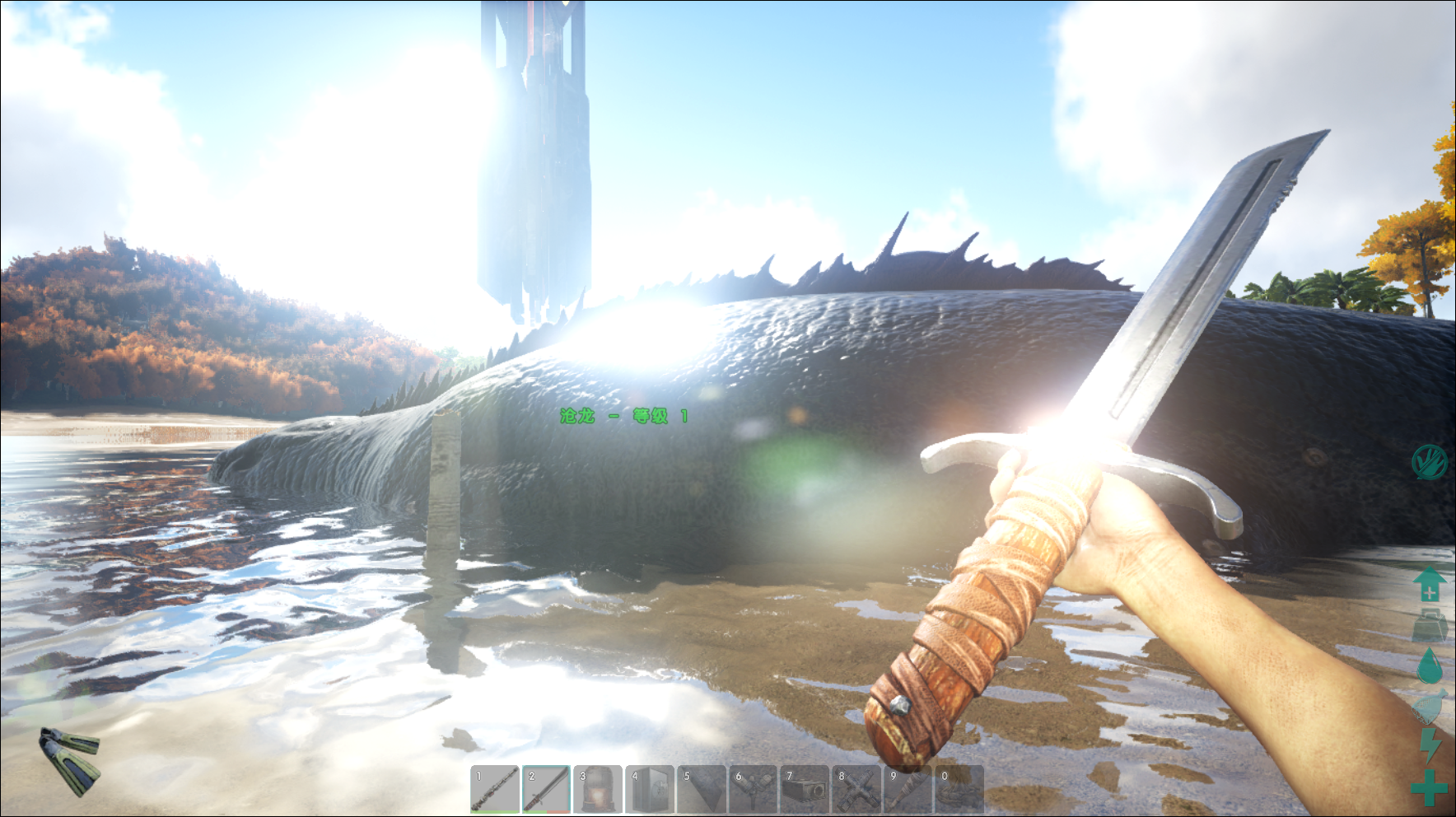Choose the forked pipe item in slot 6
The width and height of the screenshot is (1456, 817).
click(753, 789)
